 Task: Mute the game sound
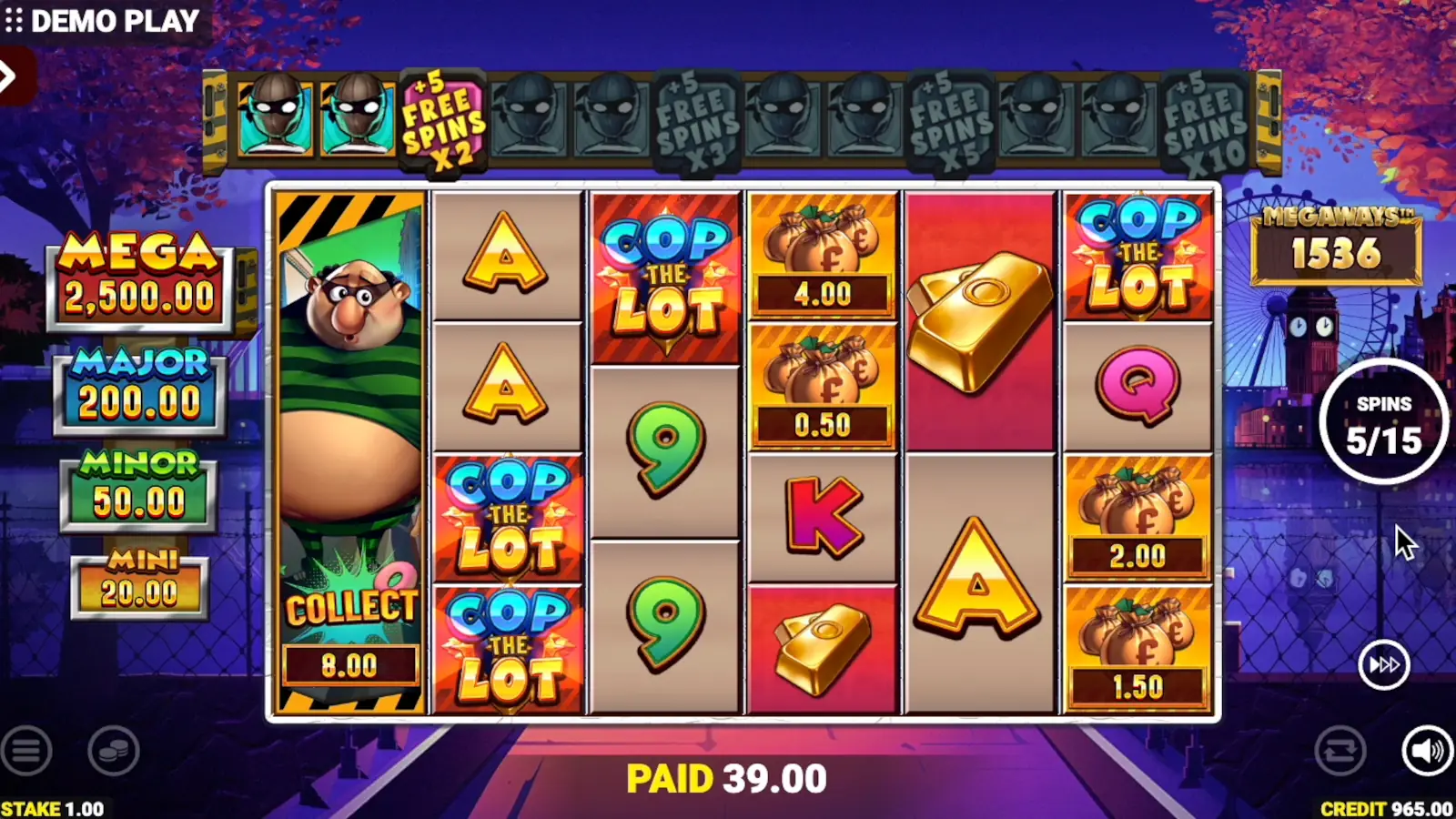click(1424, 753)
